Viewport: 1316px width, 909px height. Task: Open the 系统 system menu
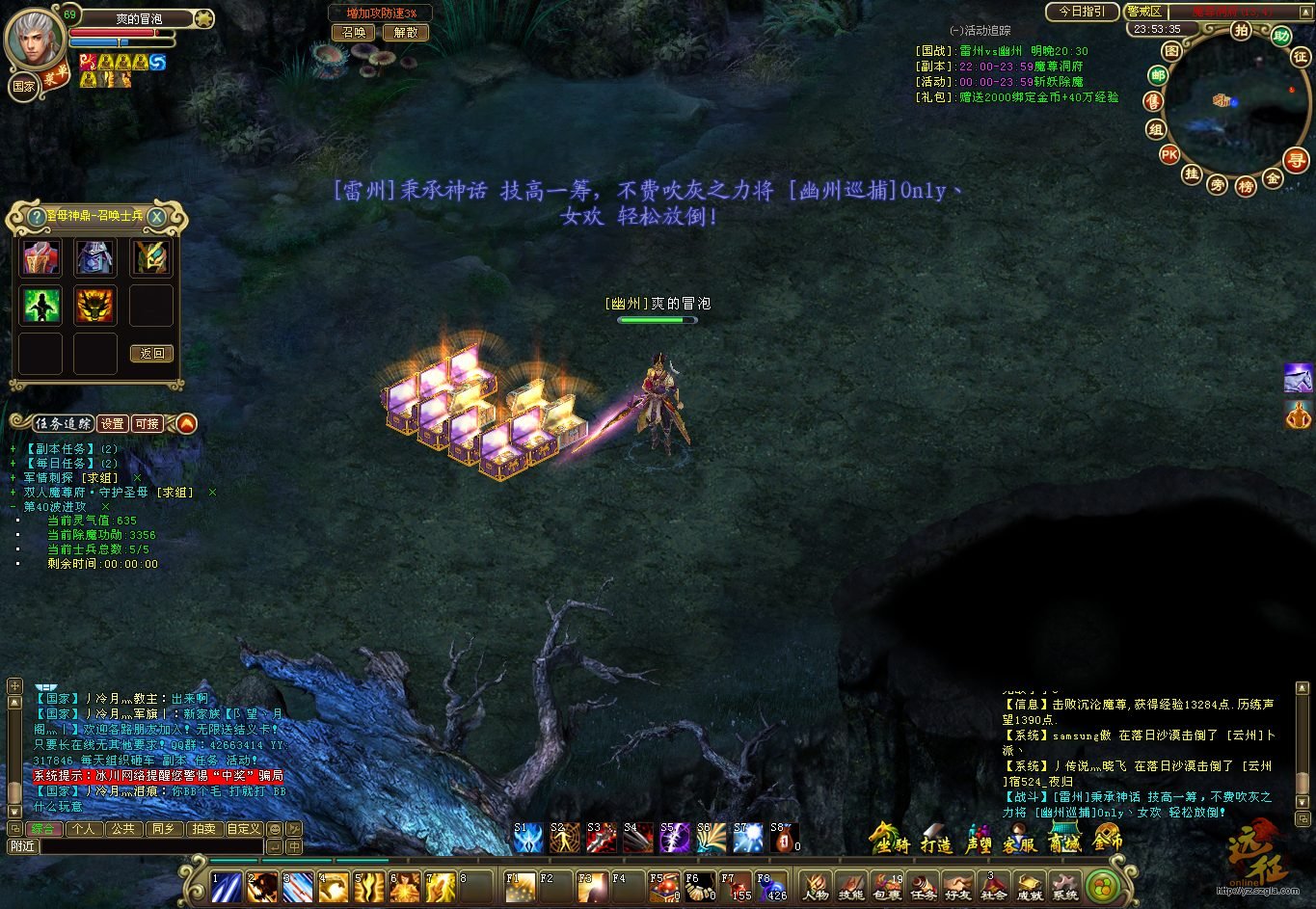[x=1064, y=886]
